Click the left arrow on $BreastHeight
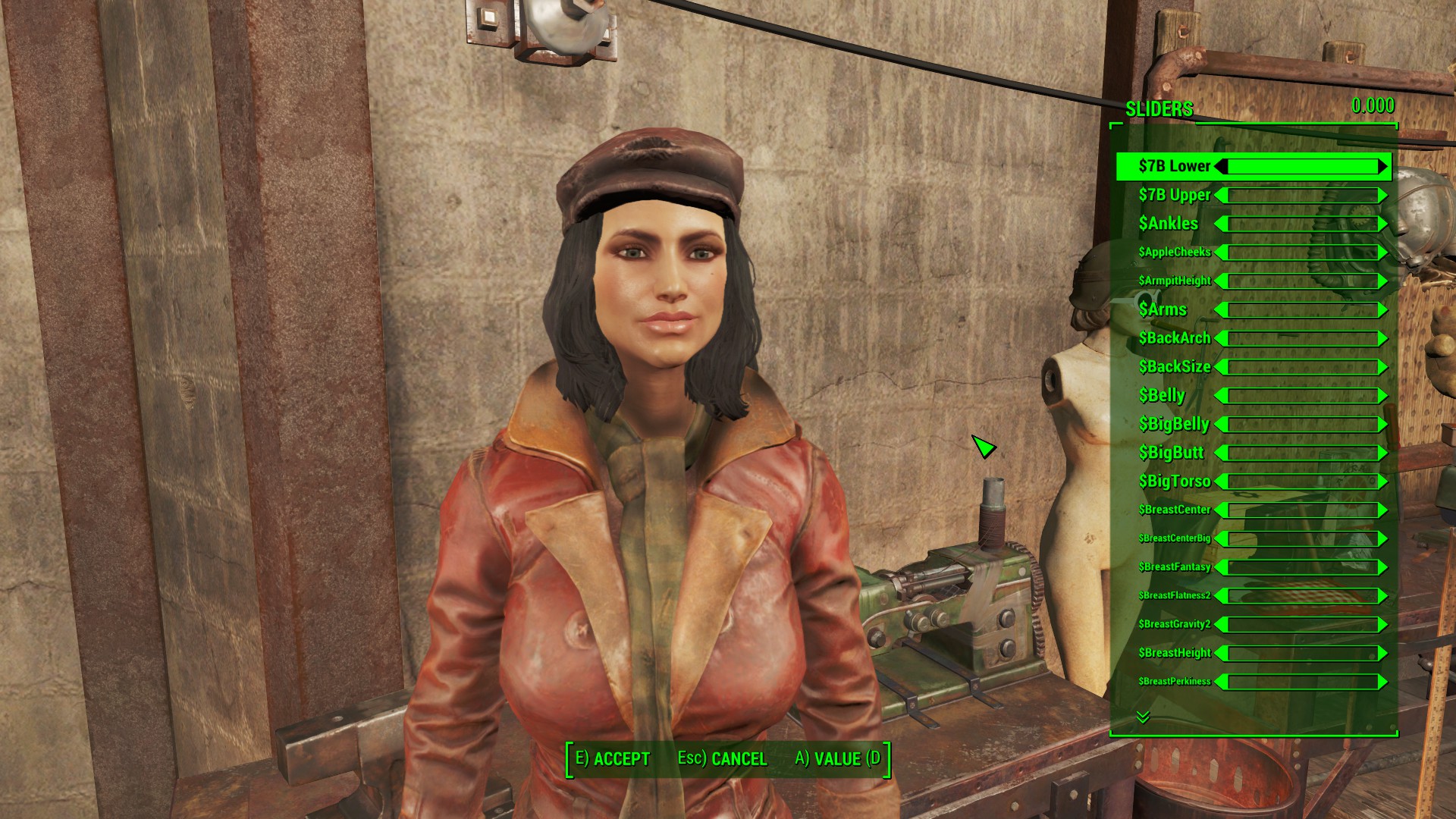 pos(1222,652)
